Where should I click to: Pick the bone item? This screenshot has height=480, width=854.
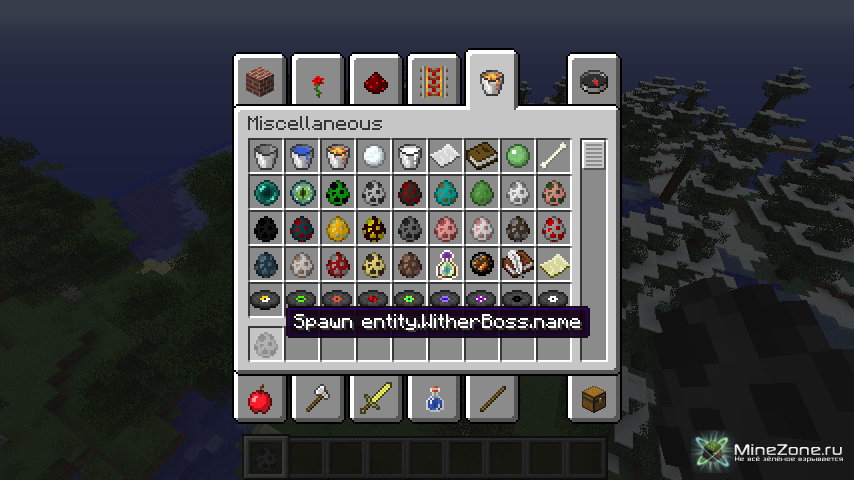pos(553,156)
